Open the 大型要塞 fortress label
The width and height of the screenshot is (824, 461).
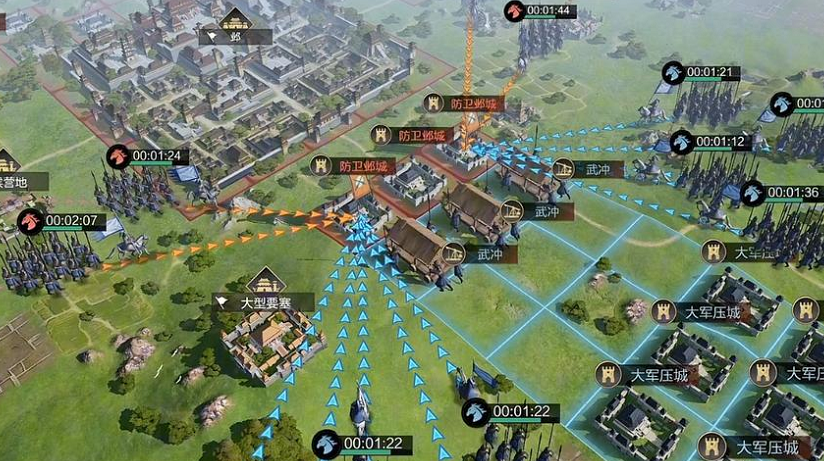[x=266, y=300]
